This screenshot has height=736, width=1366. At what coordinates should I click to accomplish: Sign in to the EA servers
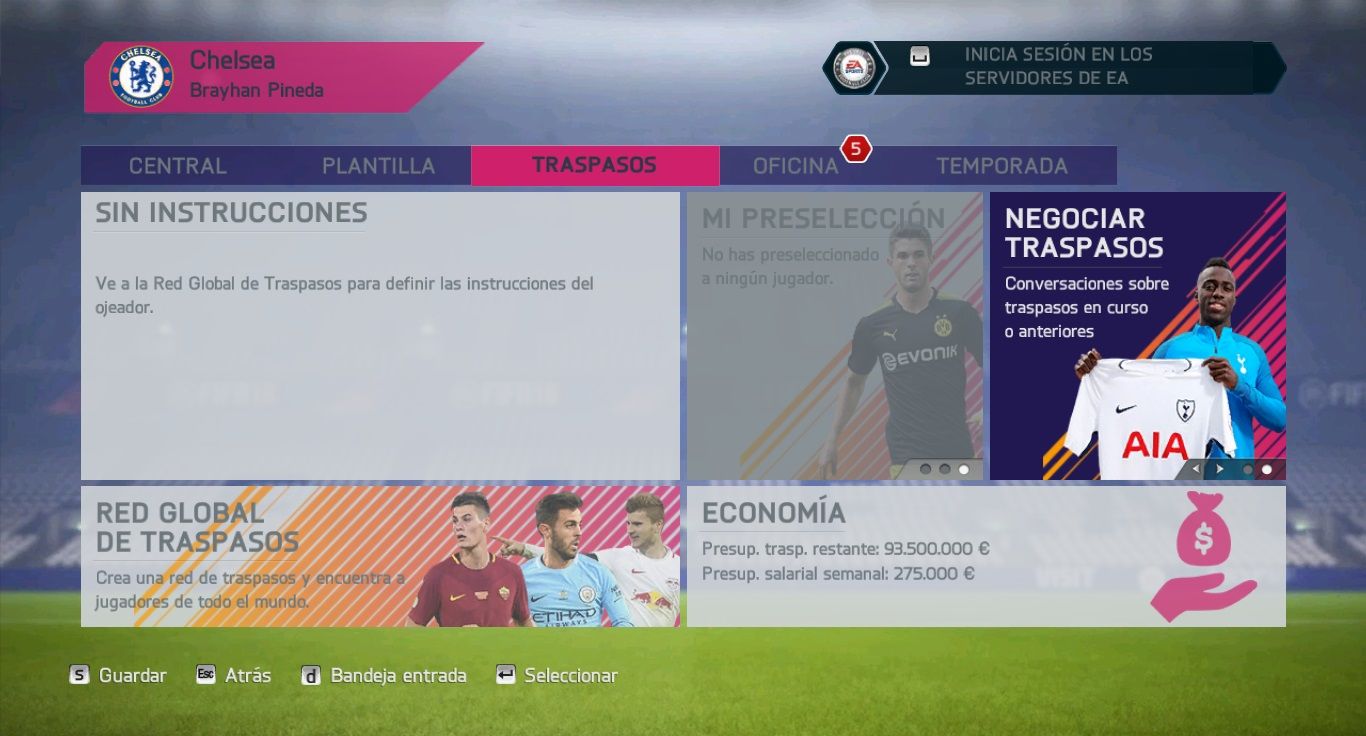pos(1058,67)
